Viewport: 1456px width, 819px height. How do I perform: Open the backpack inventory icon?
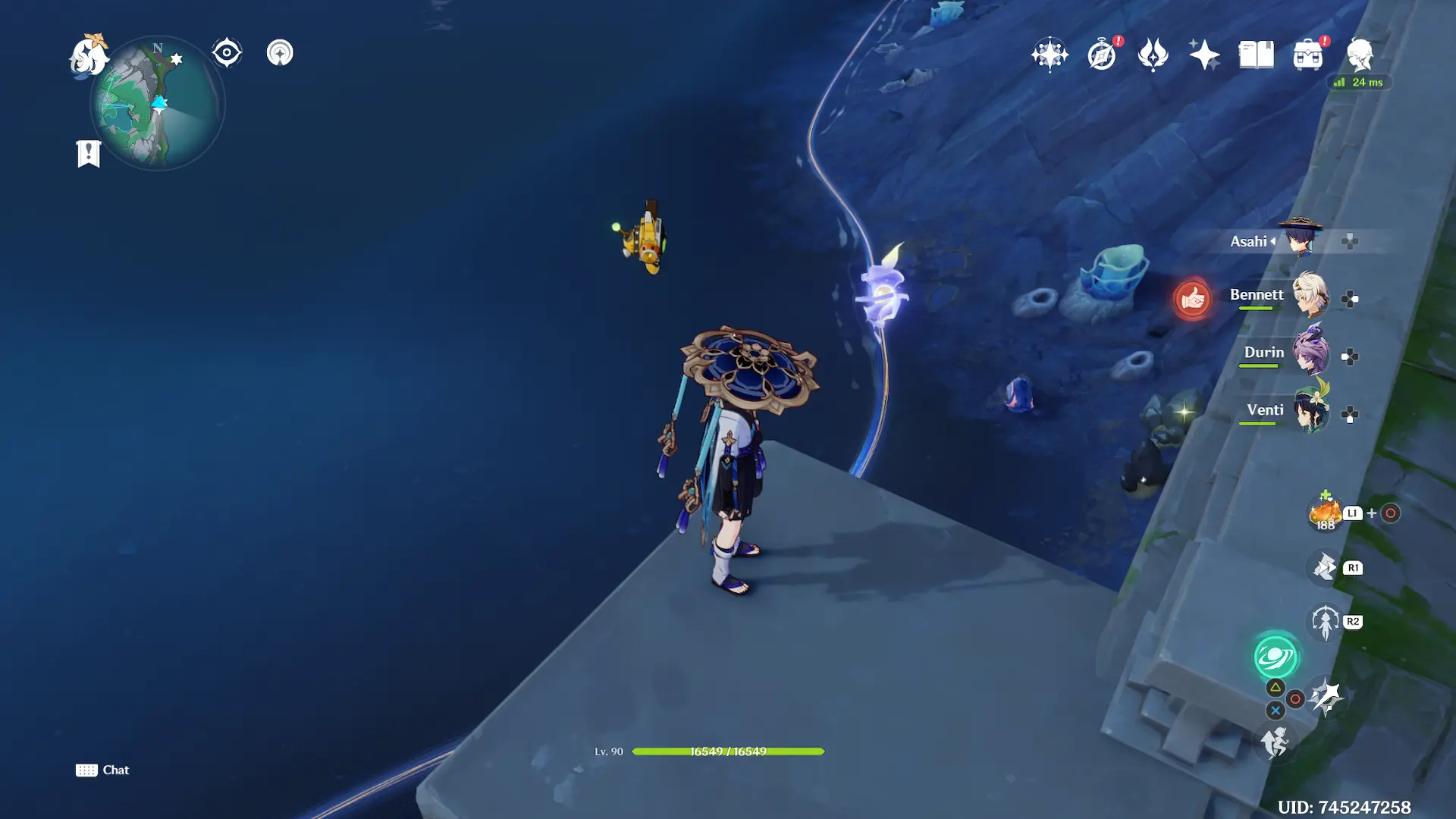tap(1307, 55)
